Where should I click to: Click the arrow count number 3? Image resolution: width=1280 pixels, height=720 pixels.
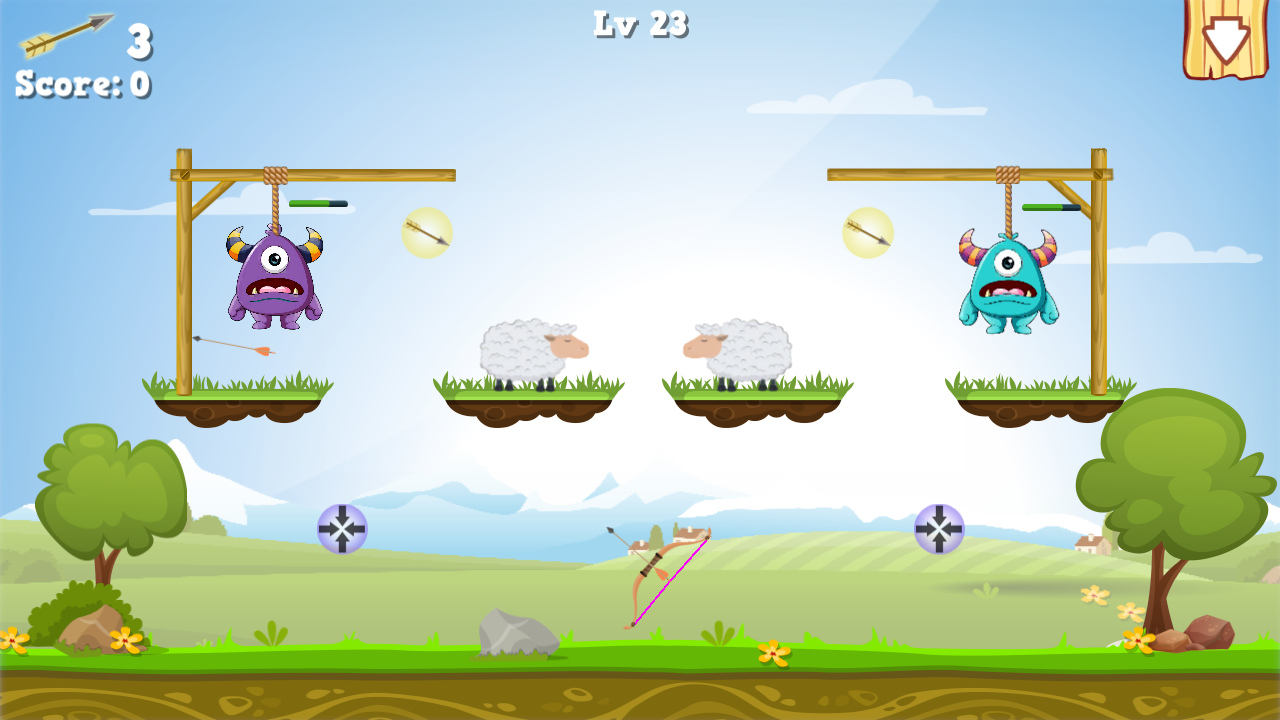[138, 42]
